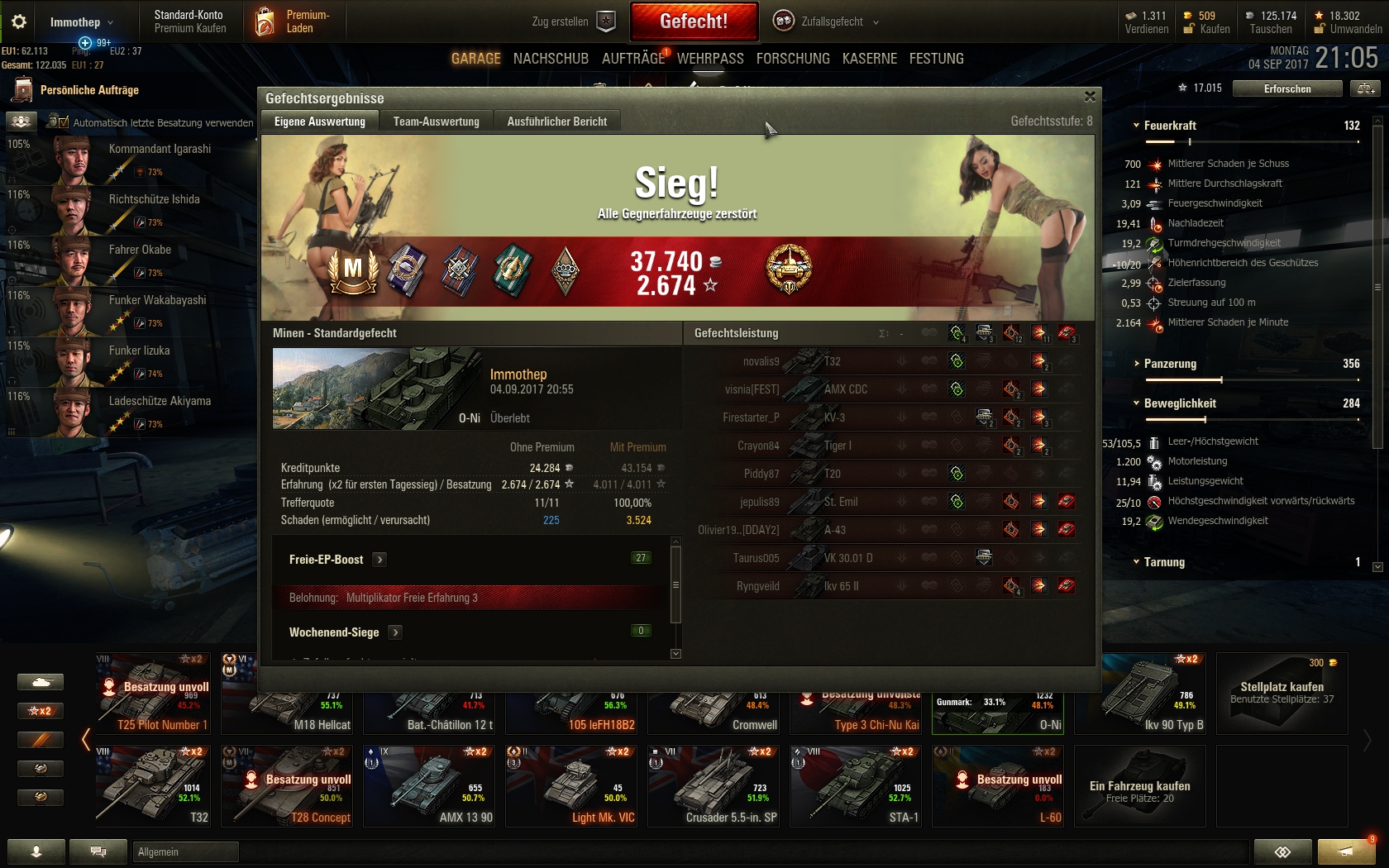Open the Ausführlicher Bericht tab
1389x868 pixels.
pos(556,122)
